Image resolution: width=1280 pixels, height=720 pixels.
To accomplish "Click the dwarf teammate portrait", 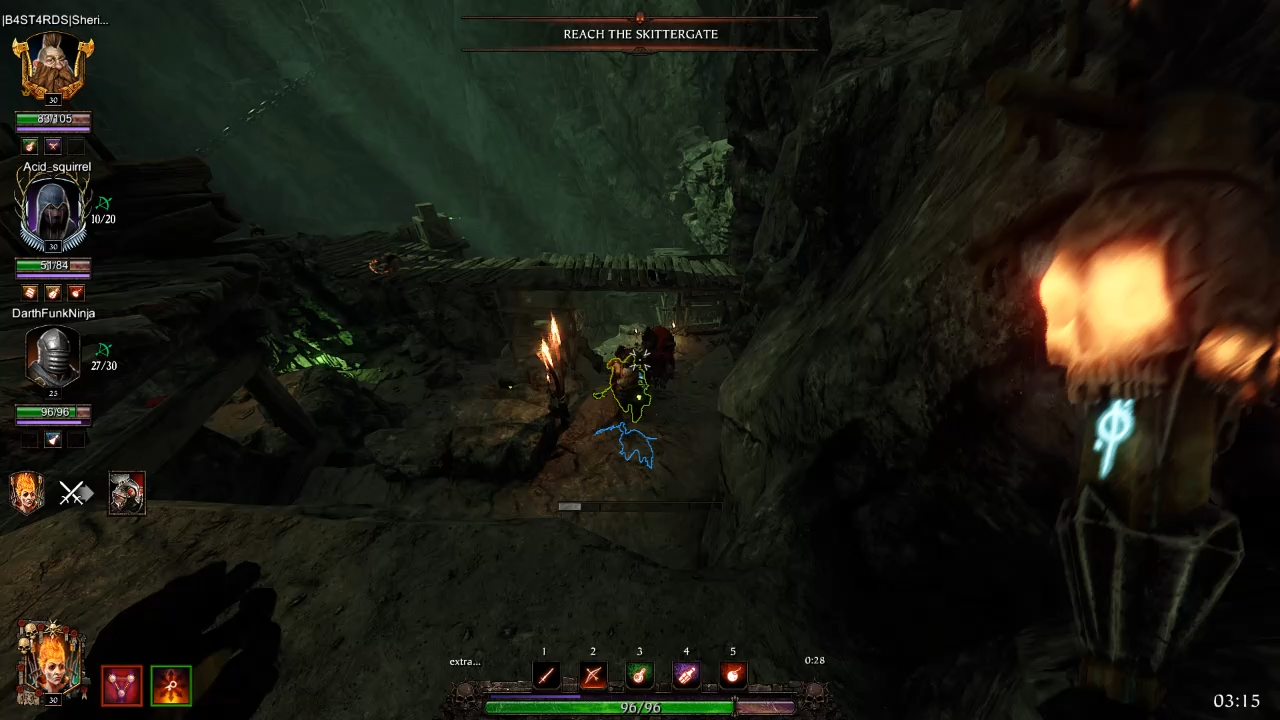I will coord(53,67).
